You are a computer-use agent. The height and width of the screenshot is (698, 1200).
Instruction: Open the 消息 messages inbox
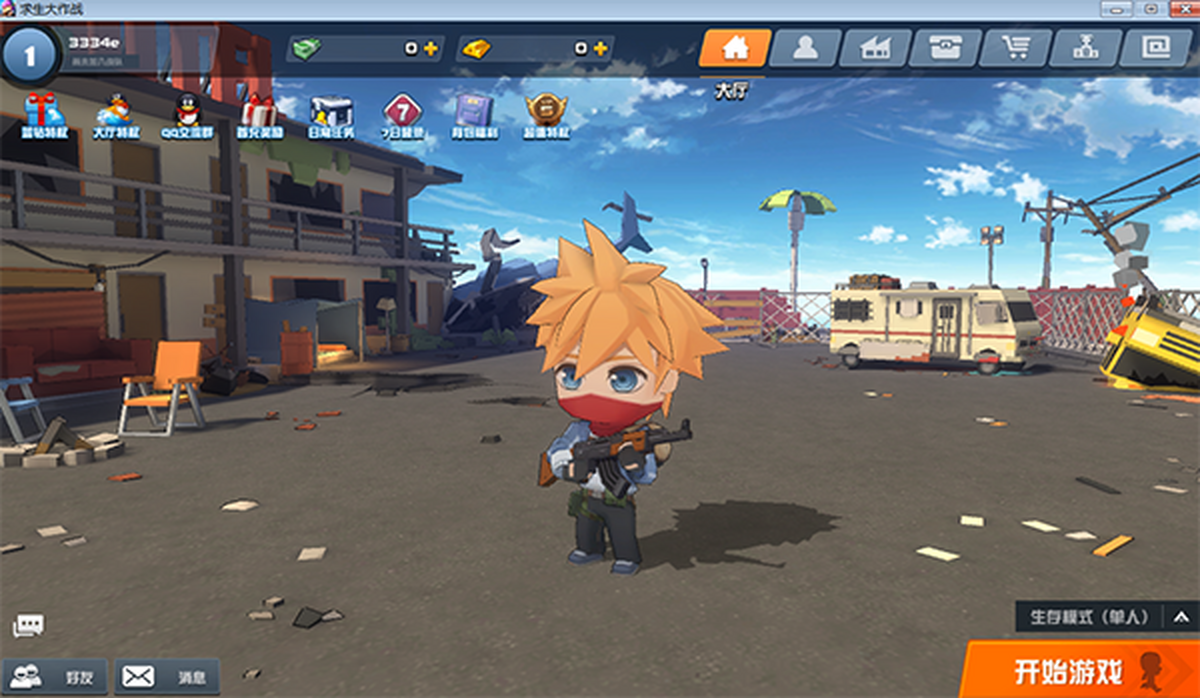[166, 677]
